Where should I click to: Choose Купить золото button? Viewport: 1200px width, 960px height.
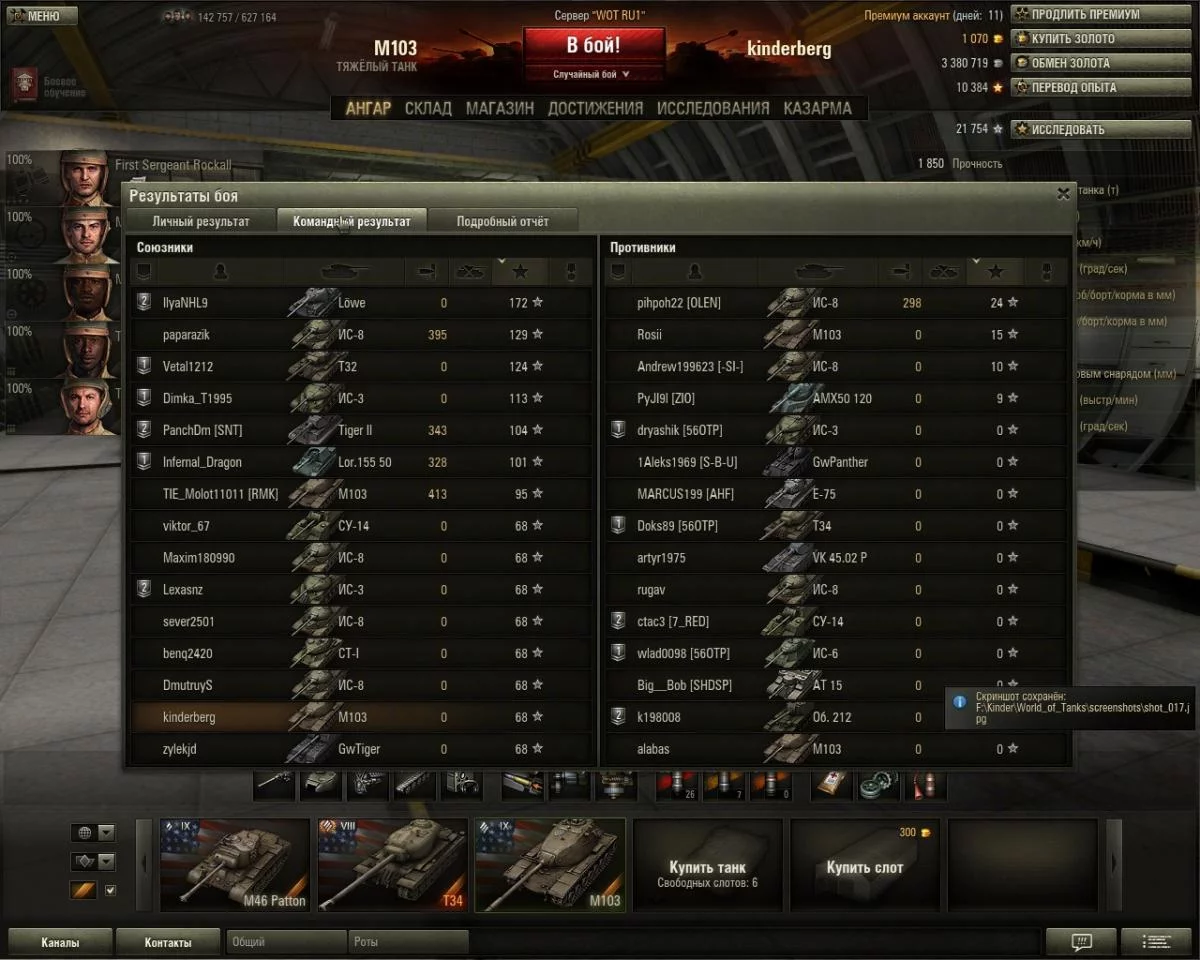1077,39
